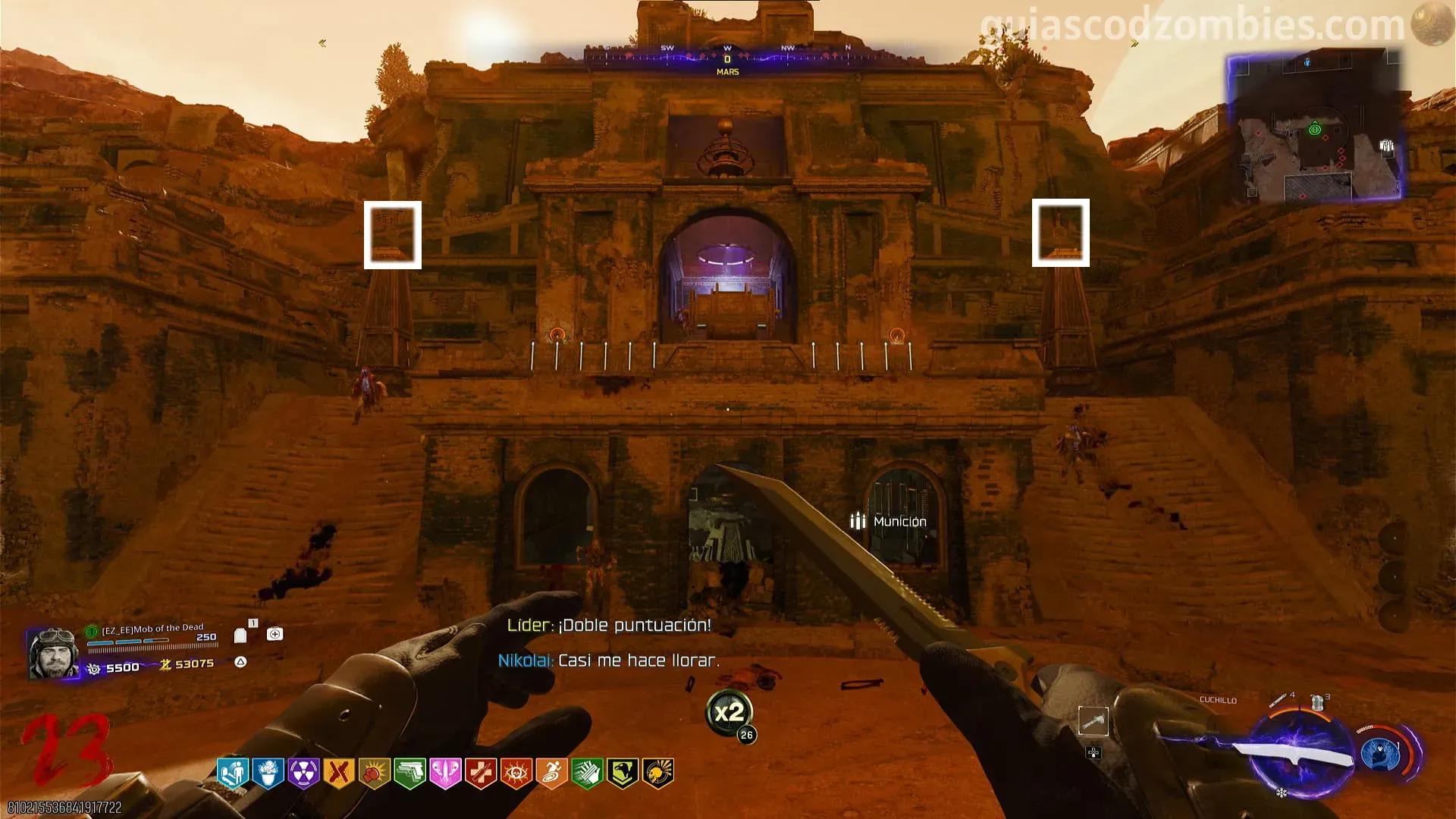
Task: Click the pink rocket perk icon
Action: pos(445,773)
